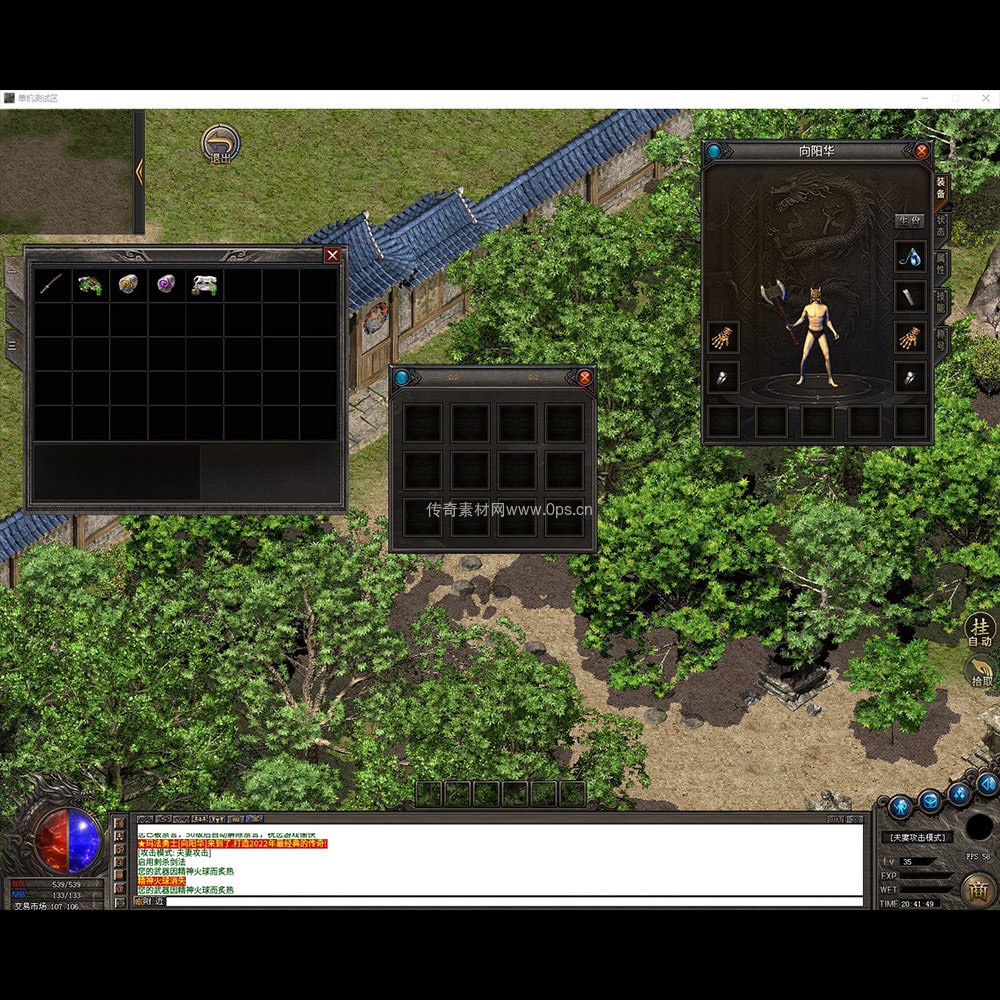Image resolution: width=1000 pixels, height=1000 pixels.
Task: Open the 商 shop button
Action: coord(977,890)
